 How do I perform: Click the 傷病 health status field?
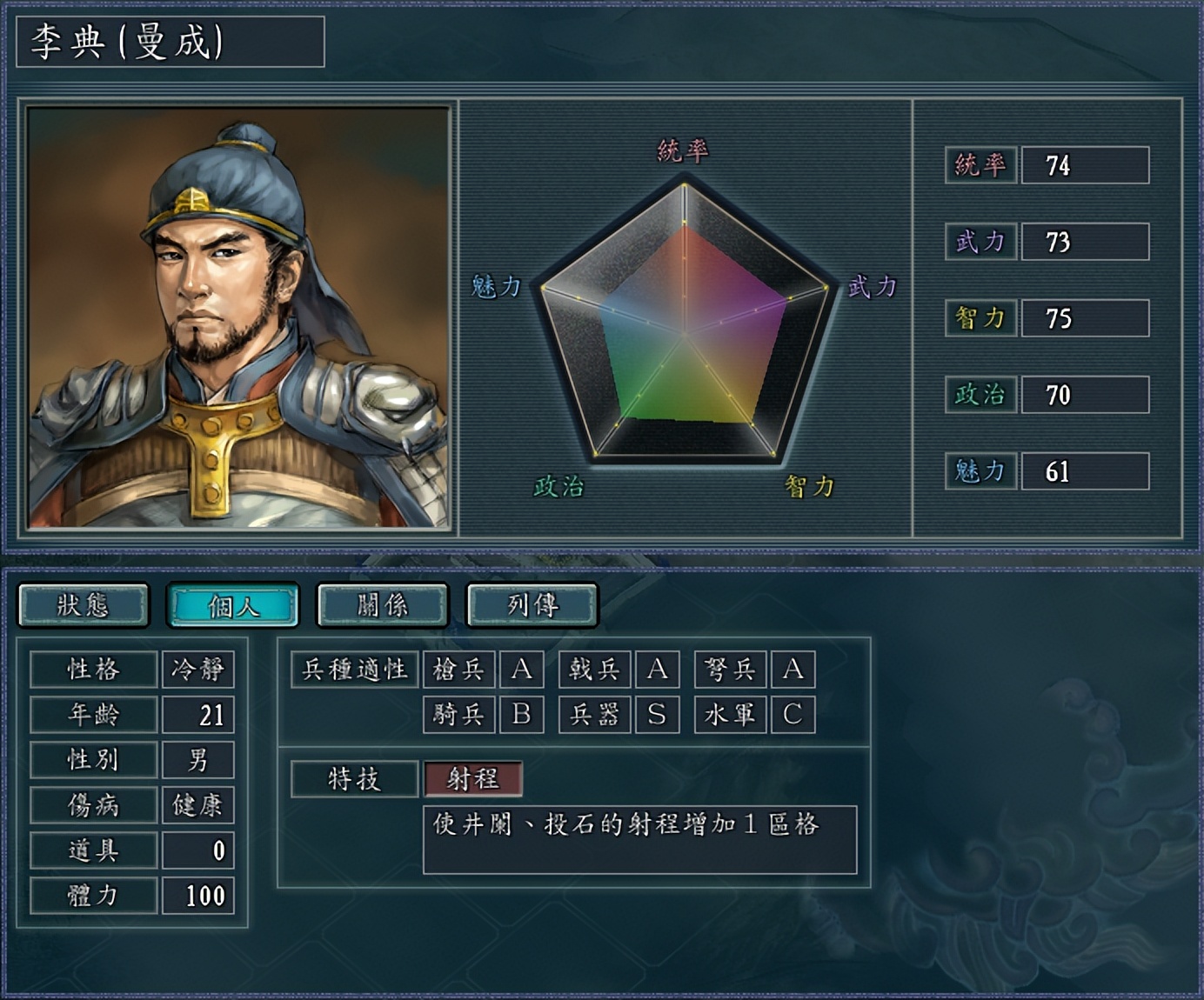tap(198, 803)
